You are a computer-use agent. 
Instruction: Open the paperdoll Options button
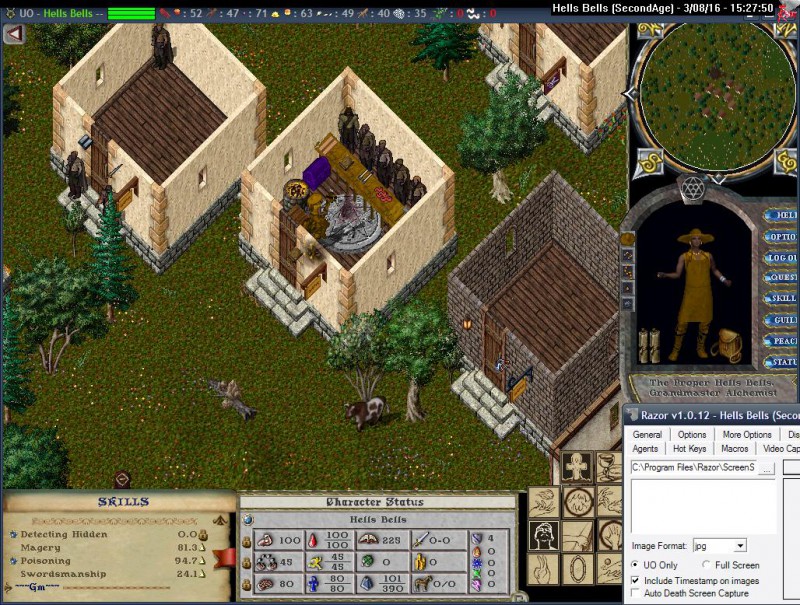coord(781,237)
